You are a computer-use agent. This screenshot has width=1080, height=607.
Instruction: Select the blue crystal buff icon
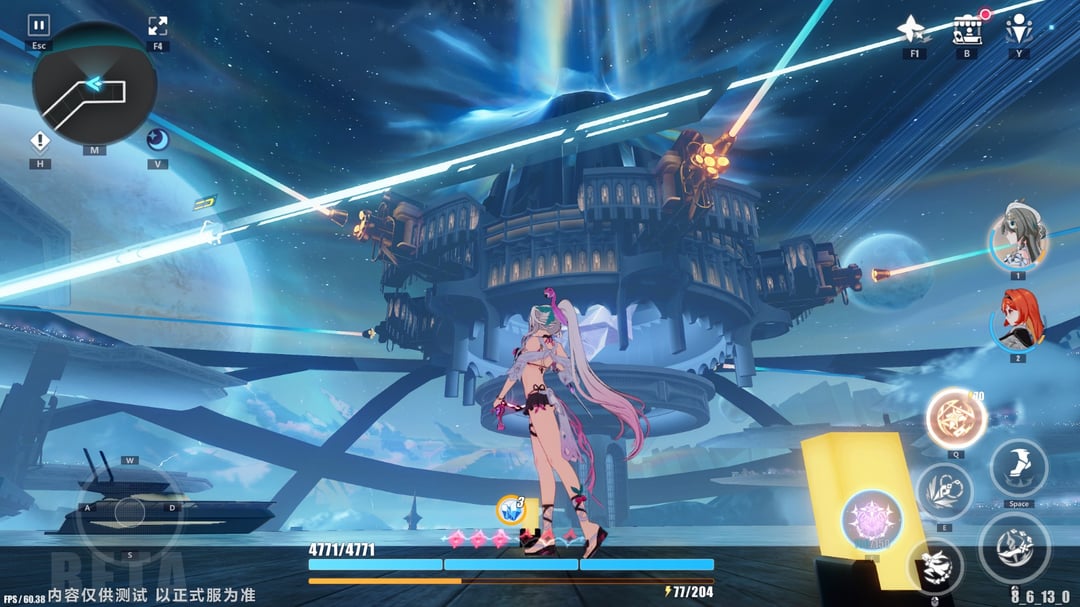click(x=511, y=508)
